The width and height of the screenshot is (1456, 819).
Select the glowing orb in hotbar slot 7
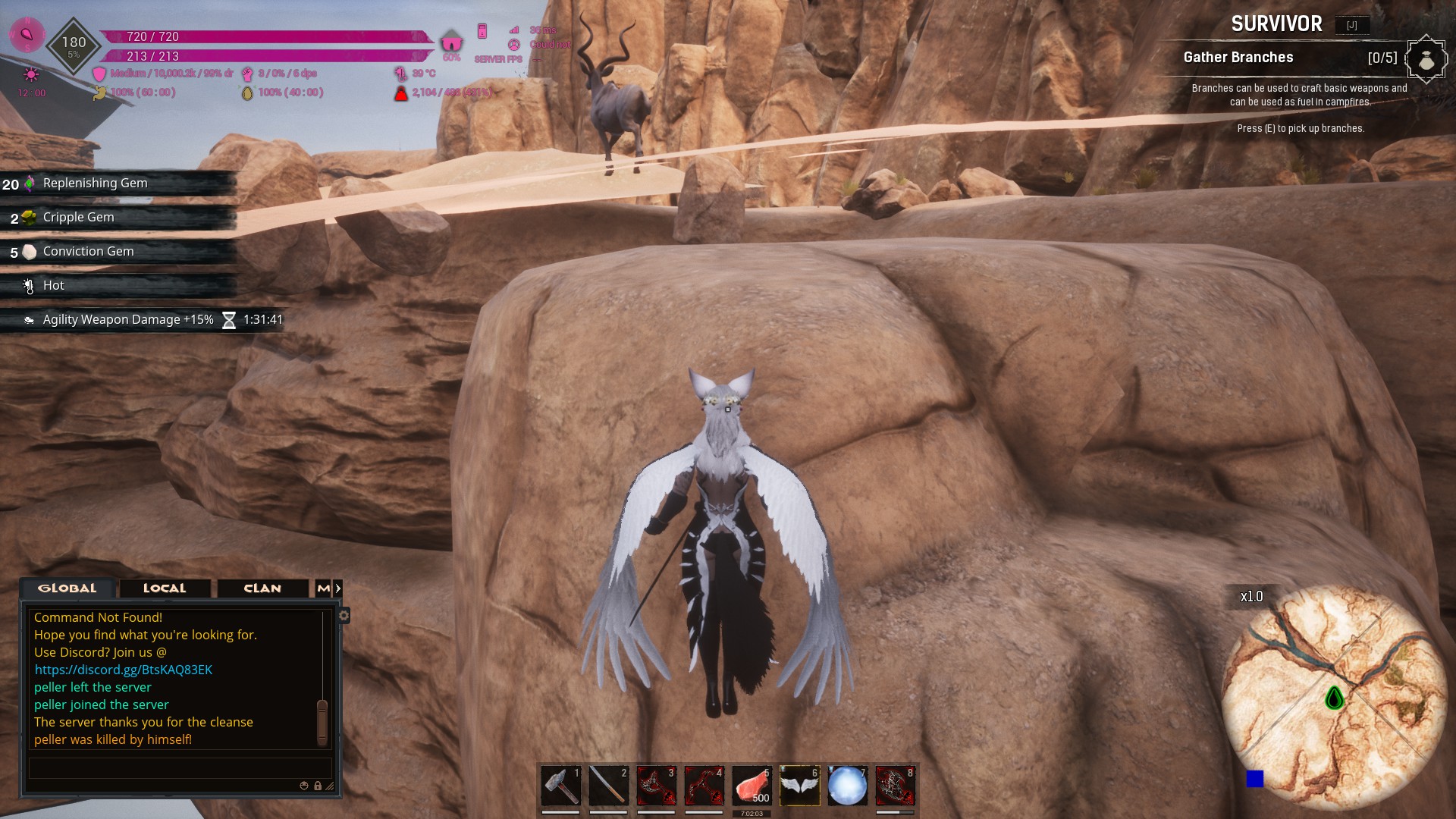point(848,786)
